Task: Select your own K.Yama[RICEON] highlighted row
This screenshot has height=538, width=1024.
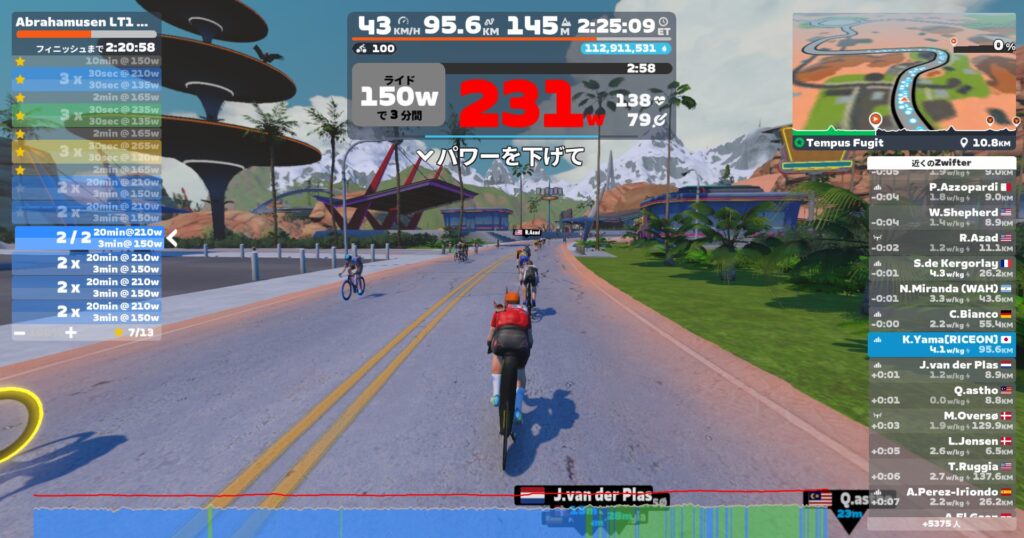Action: click(x=941, y=345)
